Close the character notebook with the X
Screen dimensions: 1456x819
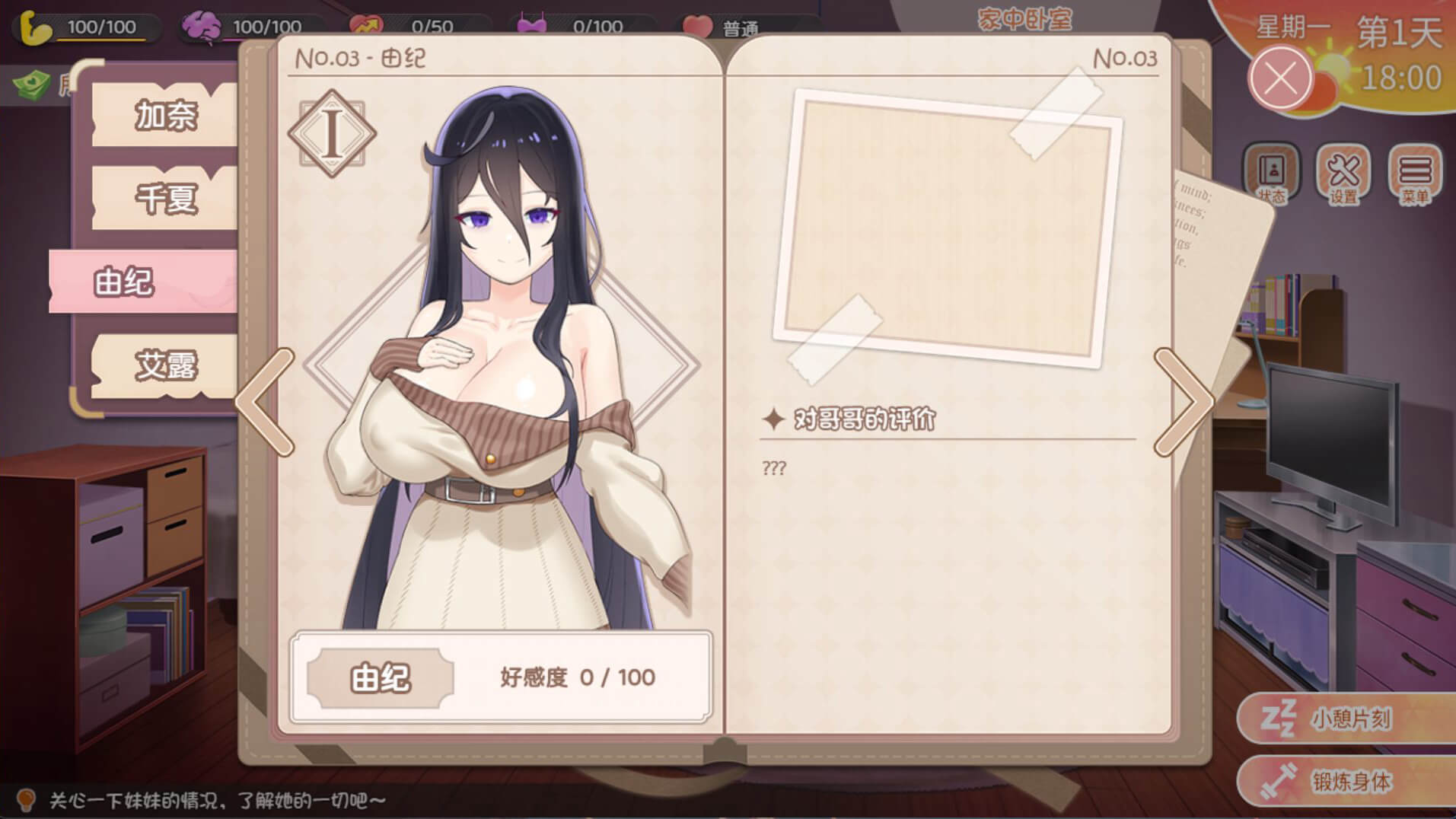(x=1281, y=78)
